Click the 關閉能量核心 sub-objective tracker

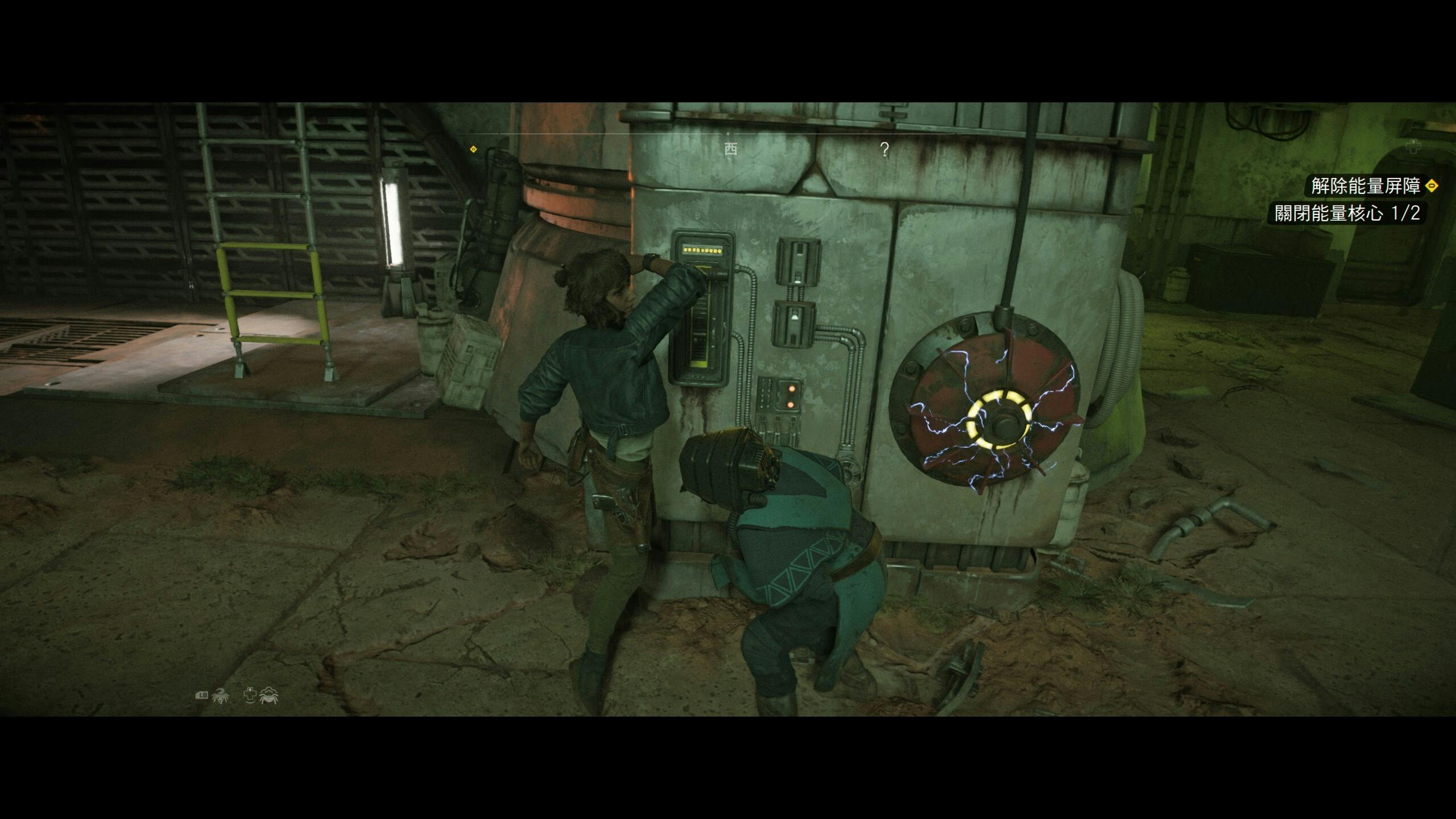coord(1347,213)
